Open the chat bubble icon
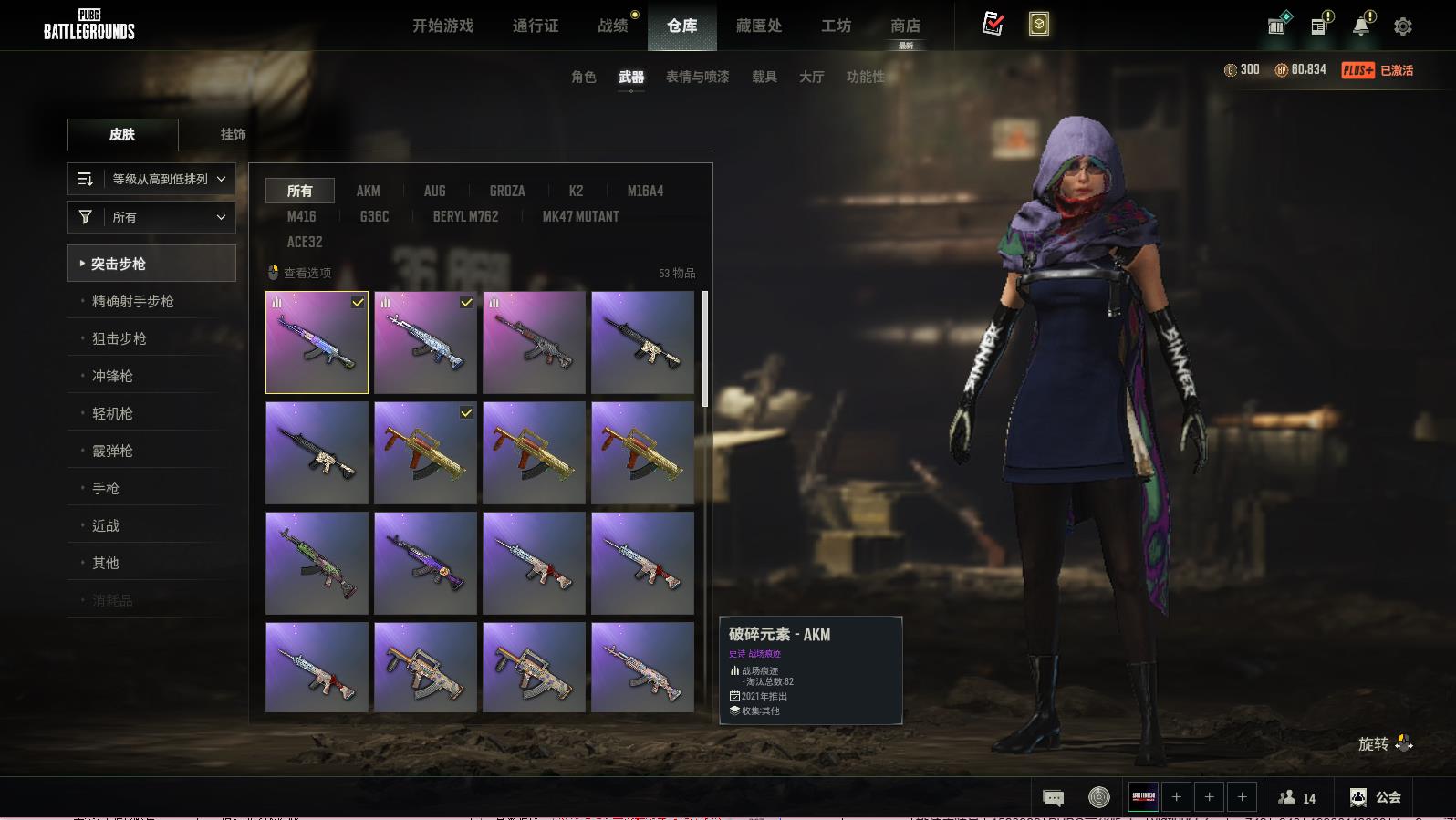 coord(1053,798)
